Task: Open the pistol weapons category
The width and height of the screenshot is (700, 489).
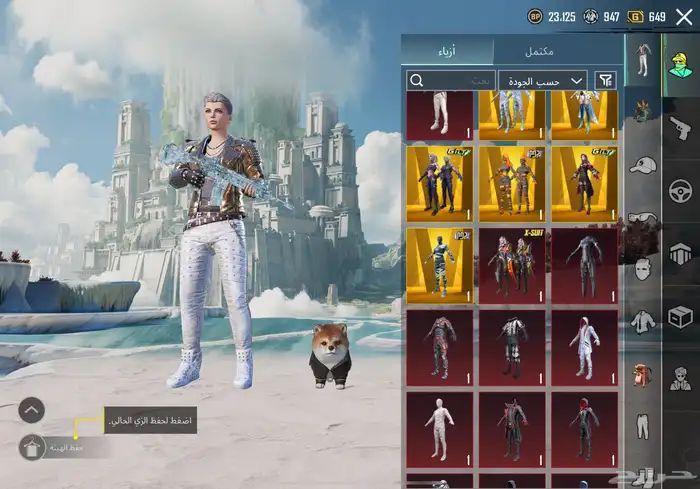Action: 680,126
